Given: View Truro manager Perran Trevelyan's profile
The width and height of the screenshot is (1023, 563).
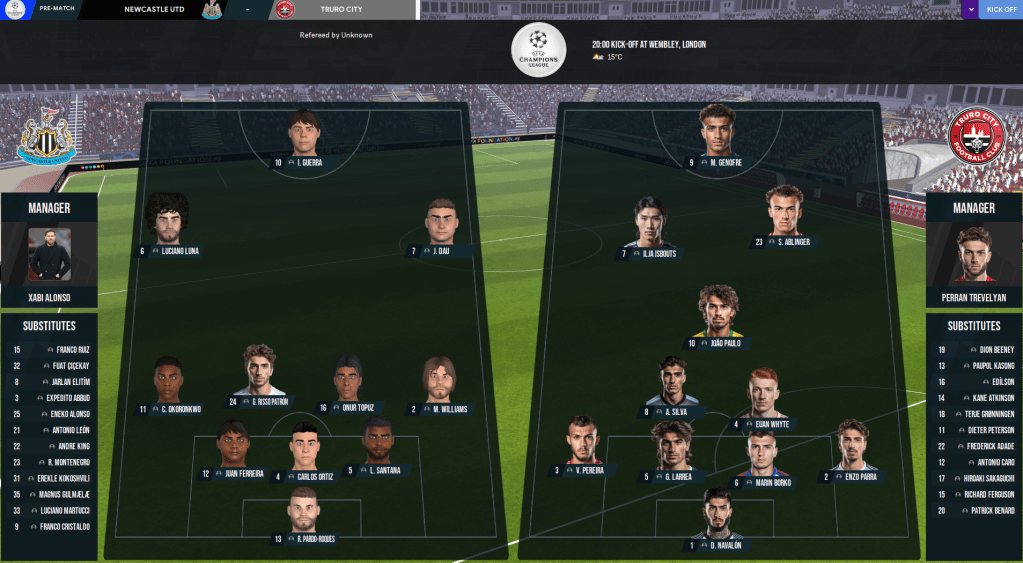Looking at the screenshot, I should pyautogui.click(x=974, y=255).
